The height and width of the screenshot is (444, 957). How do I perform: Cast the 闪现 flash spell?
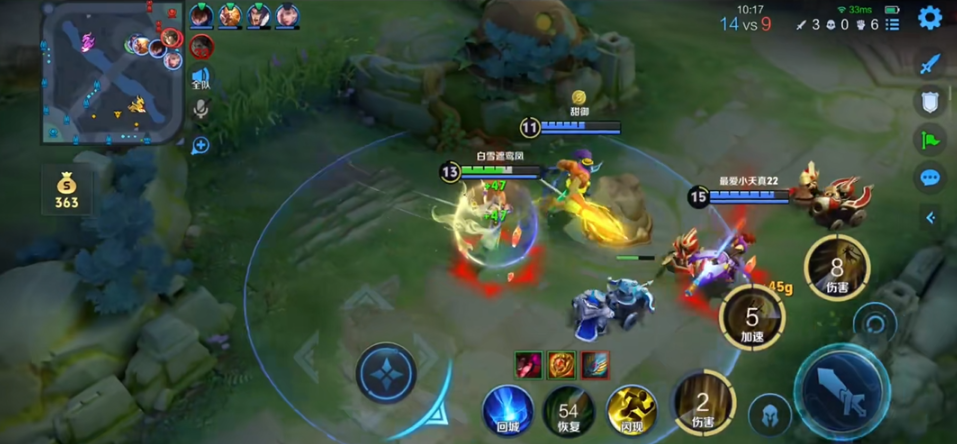tap(631, 410)
